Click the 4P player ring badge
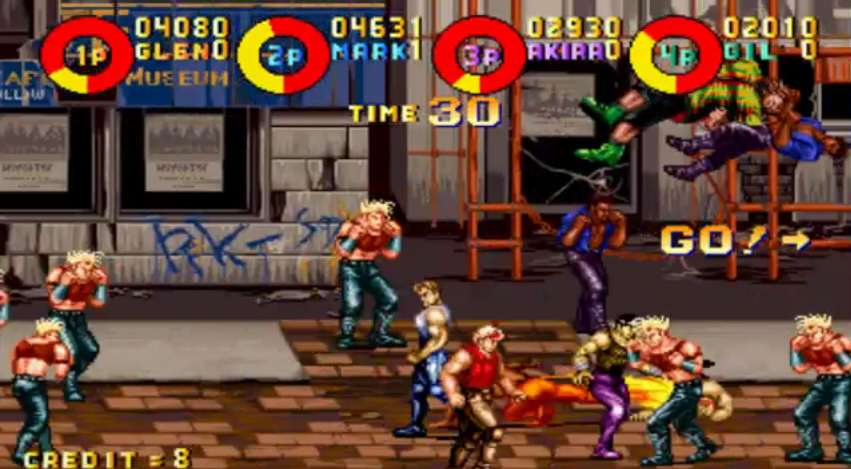This screenshot has height=469, width=851. click(675, 55)
